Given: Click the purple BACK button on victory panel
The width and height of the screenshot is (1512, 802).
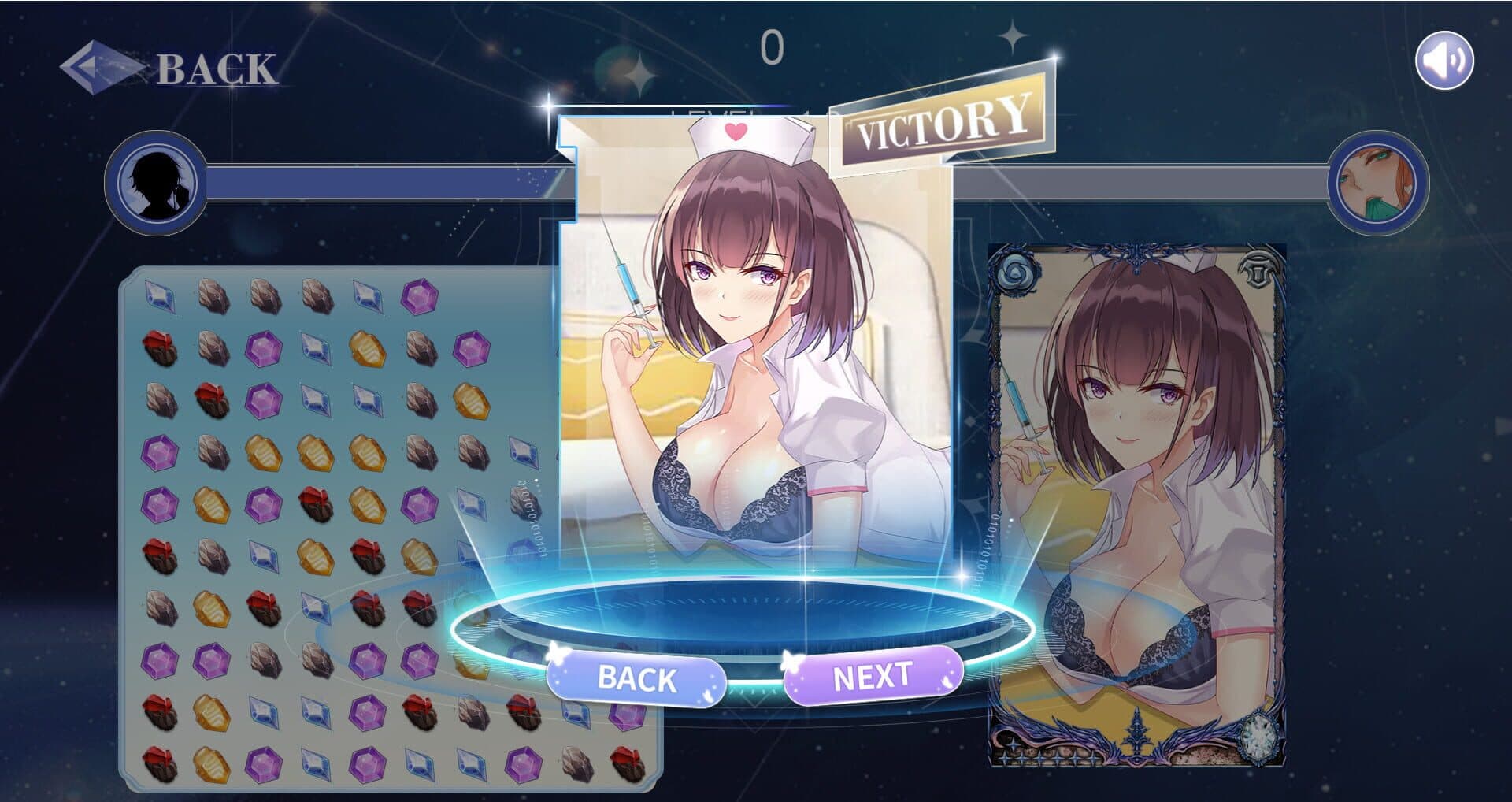Looking at the screenshot, I should click(636, 678).
